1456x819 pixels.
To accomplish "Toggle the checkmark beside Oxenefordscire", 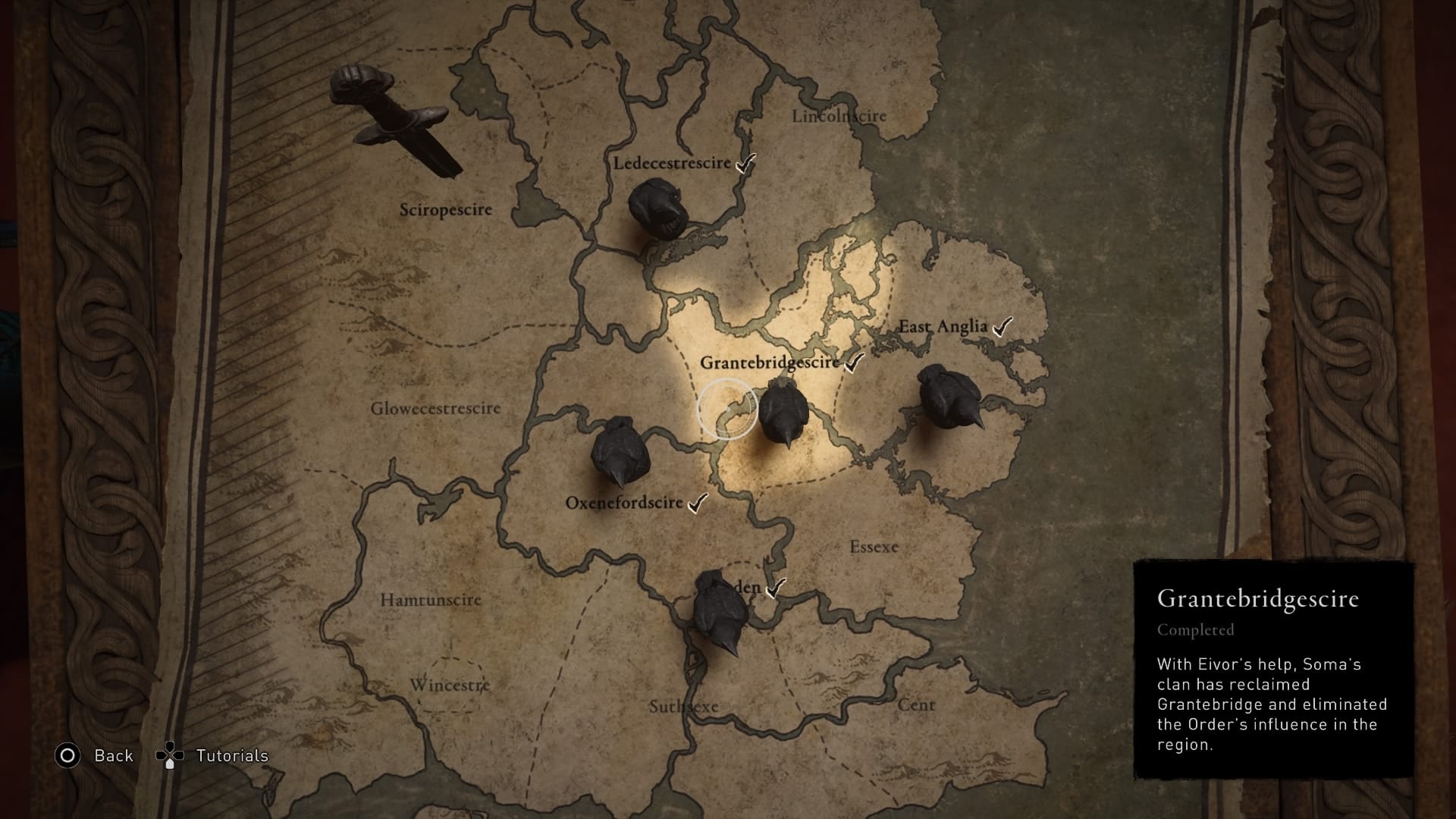I will pyautogui.click(x=696, y=502).
